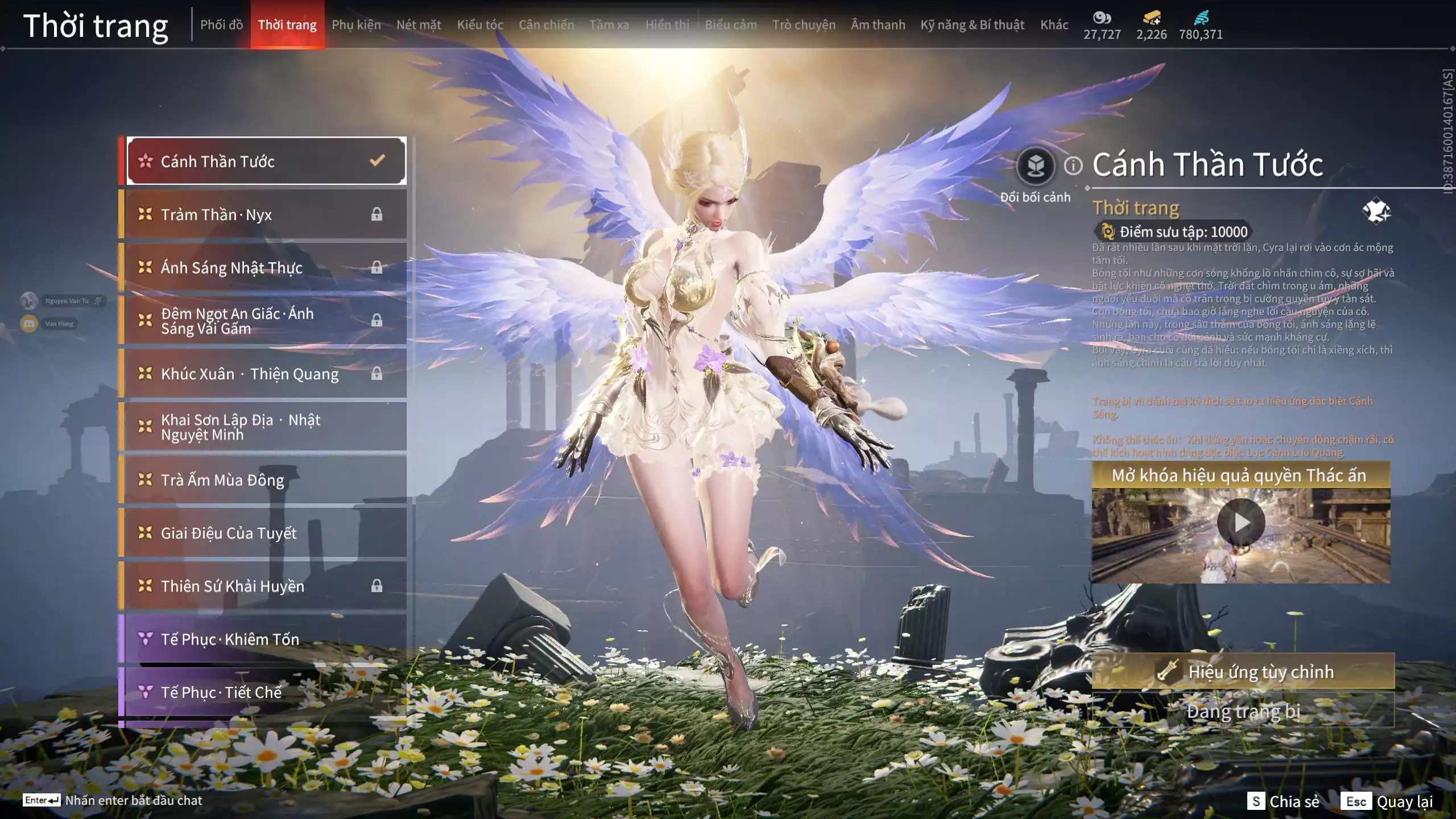Select the Tế Phục · Khiêm Tốn outfit
The width and height of the screenshot is (1456, 819).
point(265,639)
